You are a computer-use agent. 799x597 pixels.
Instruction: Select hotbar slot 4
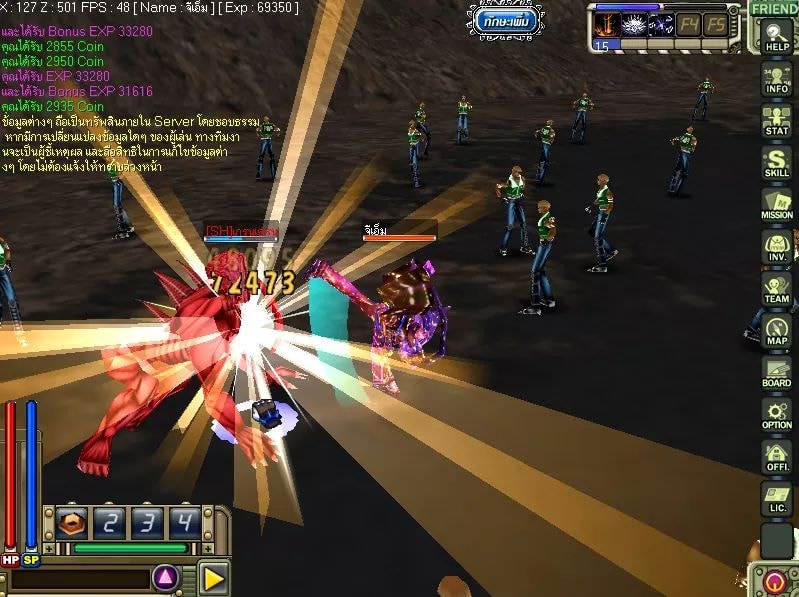pos(183,522)
